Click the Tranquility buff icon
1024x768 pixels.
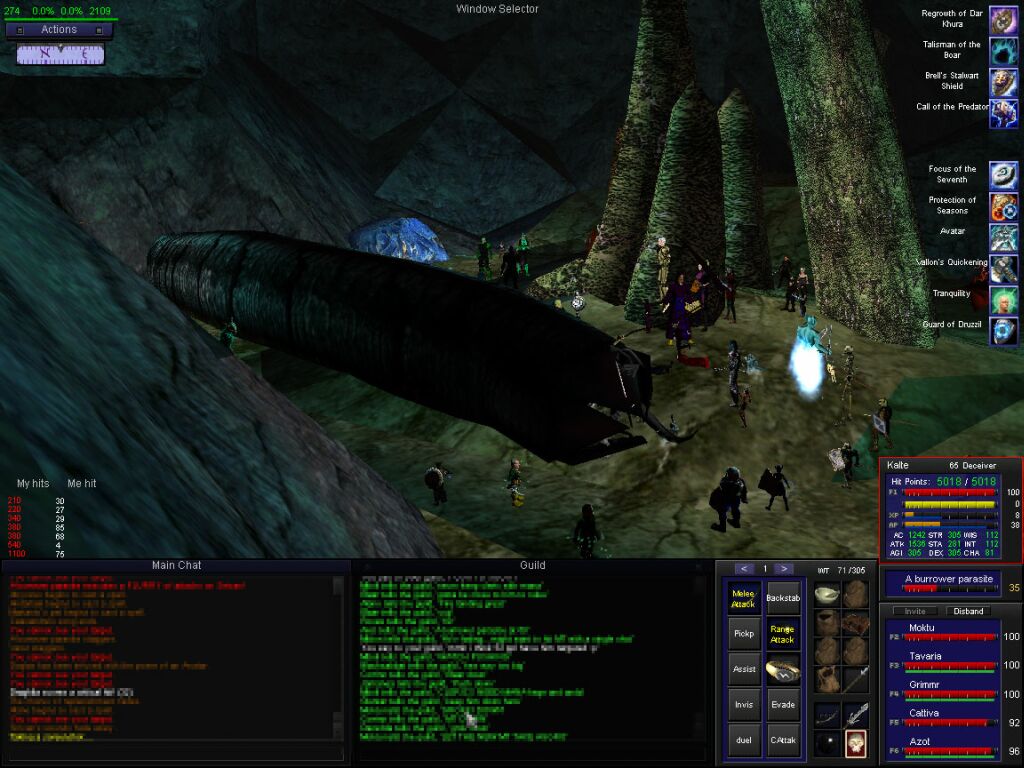click(1004, 299)
